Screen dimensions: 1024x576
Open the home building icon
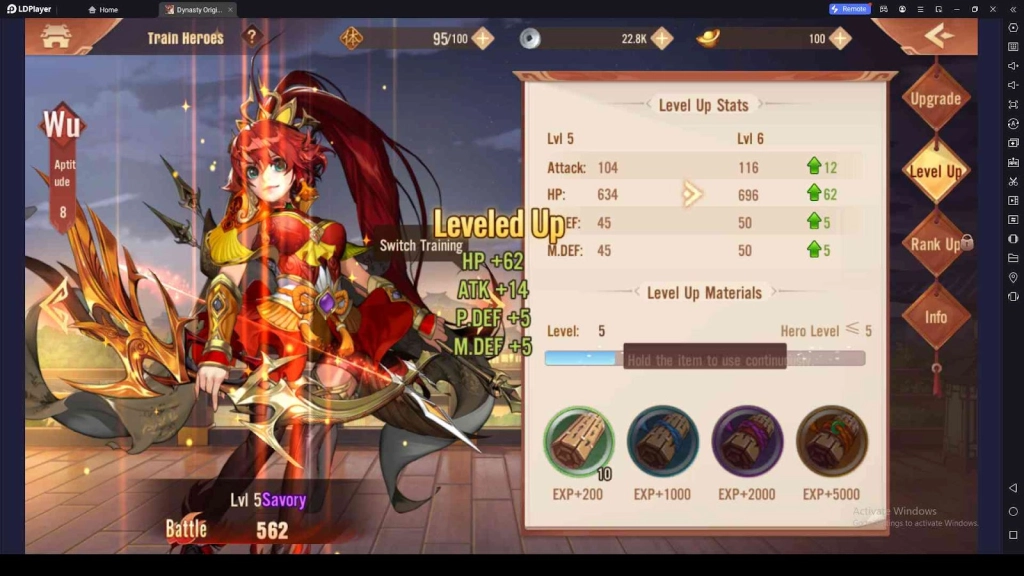pyautogui.click(x=56, y=37)
